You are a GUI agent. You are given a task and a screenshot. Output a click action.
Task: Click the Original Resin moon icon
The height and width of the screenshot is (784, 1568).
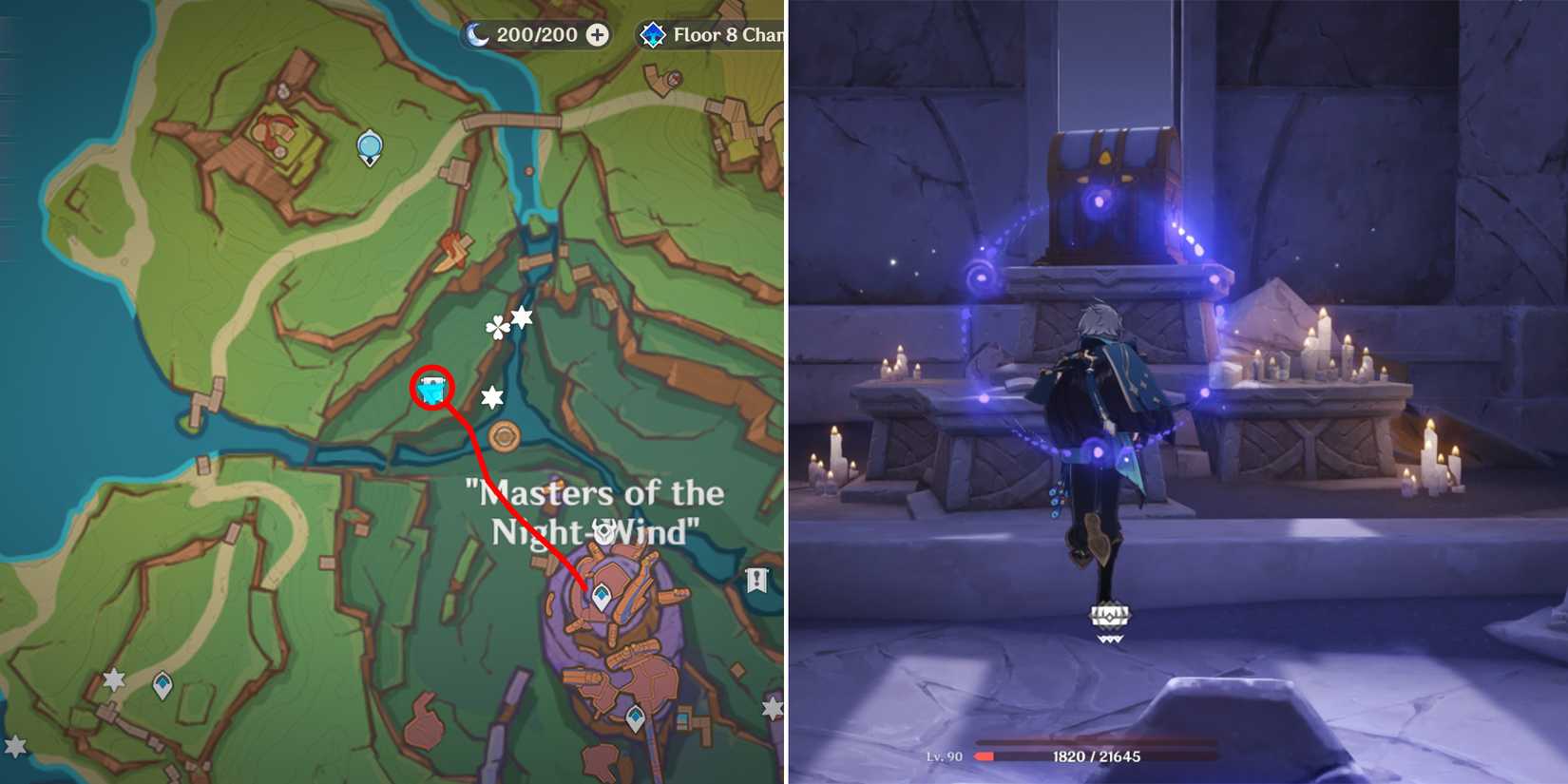tap(475, 34)
